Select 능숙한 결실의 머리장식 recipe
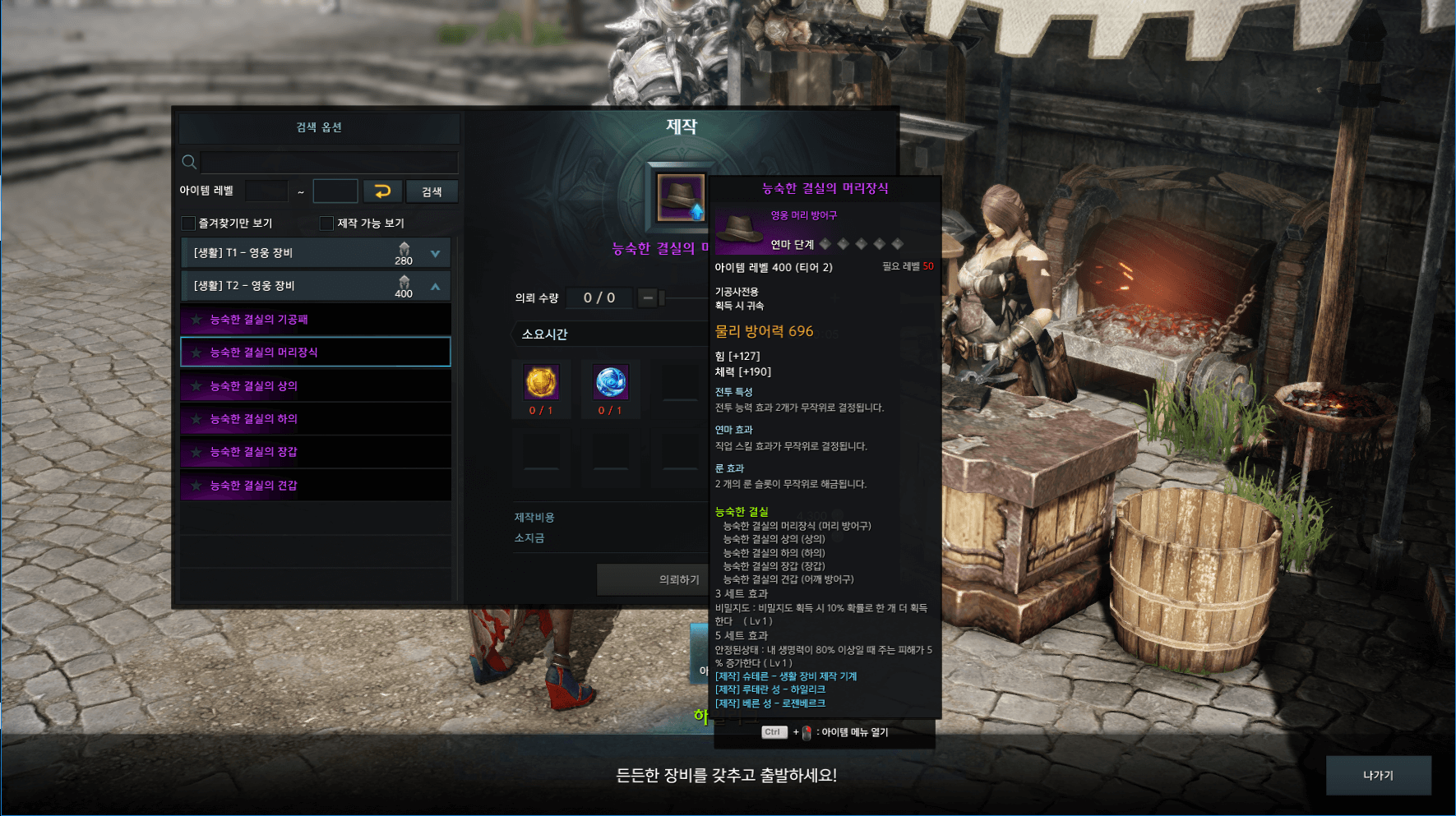This screenshot has height=816, width=1456. (316, 353)
